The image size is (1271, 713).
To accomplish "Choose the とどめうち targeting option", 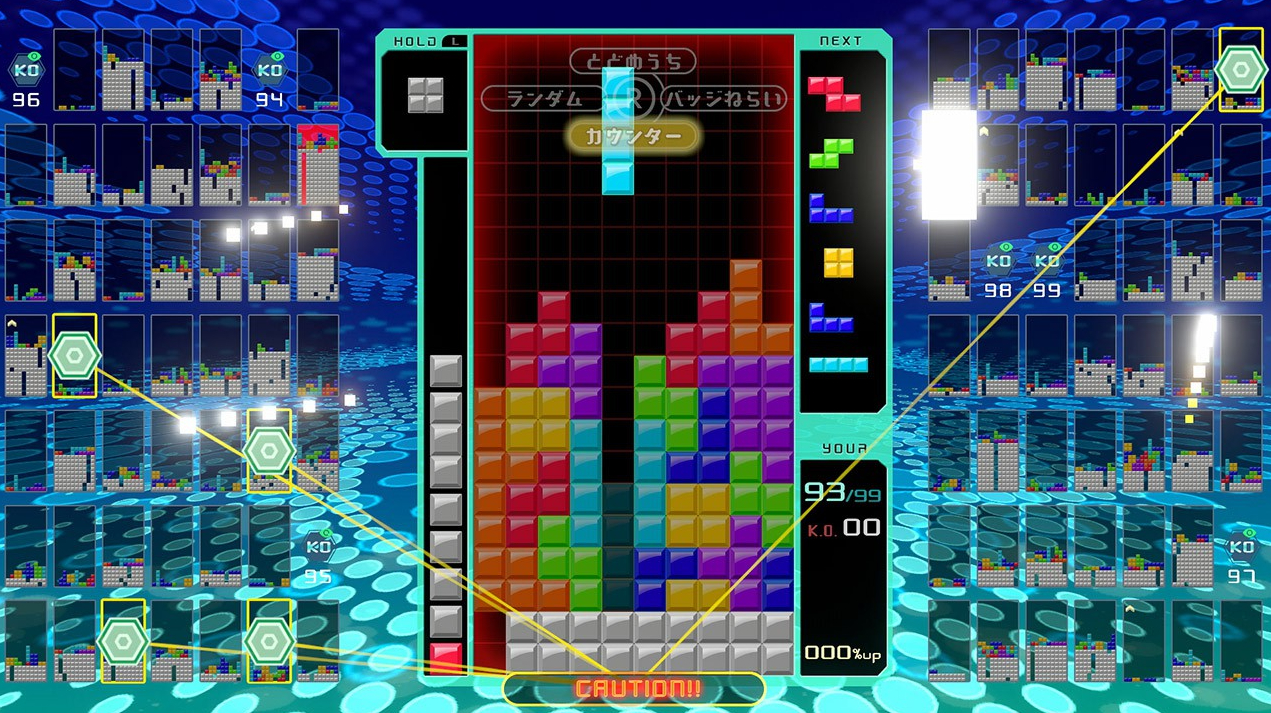I will (x=632, y=62).
